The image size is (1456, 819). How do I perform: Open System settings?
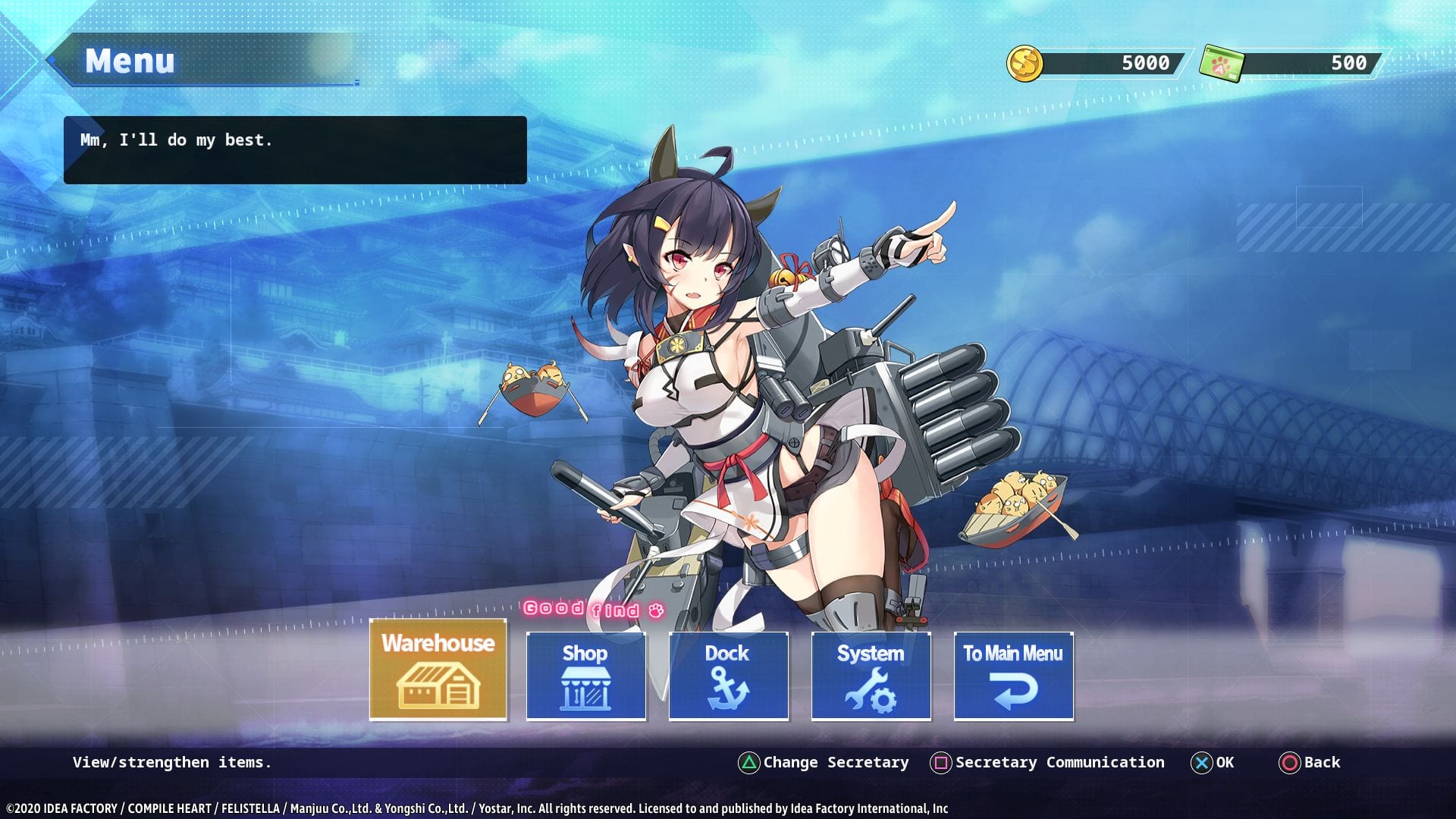pyautogui.click(x=871, y=676)
